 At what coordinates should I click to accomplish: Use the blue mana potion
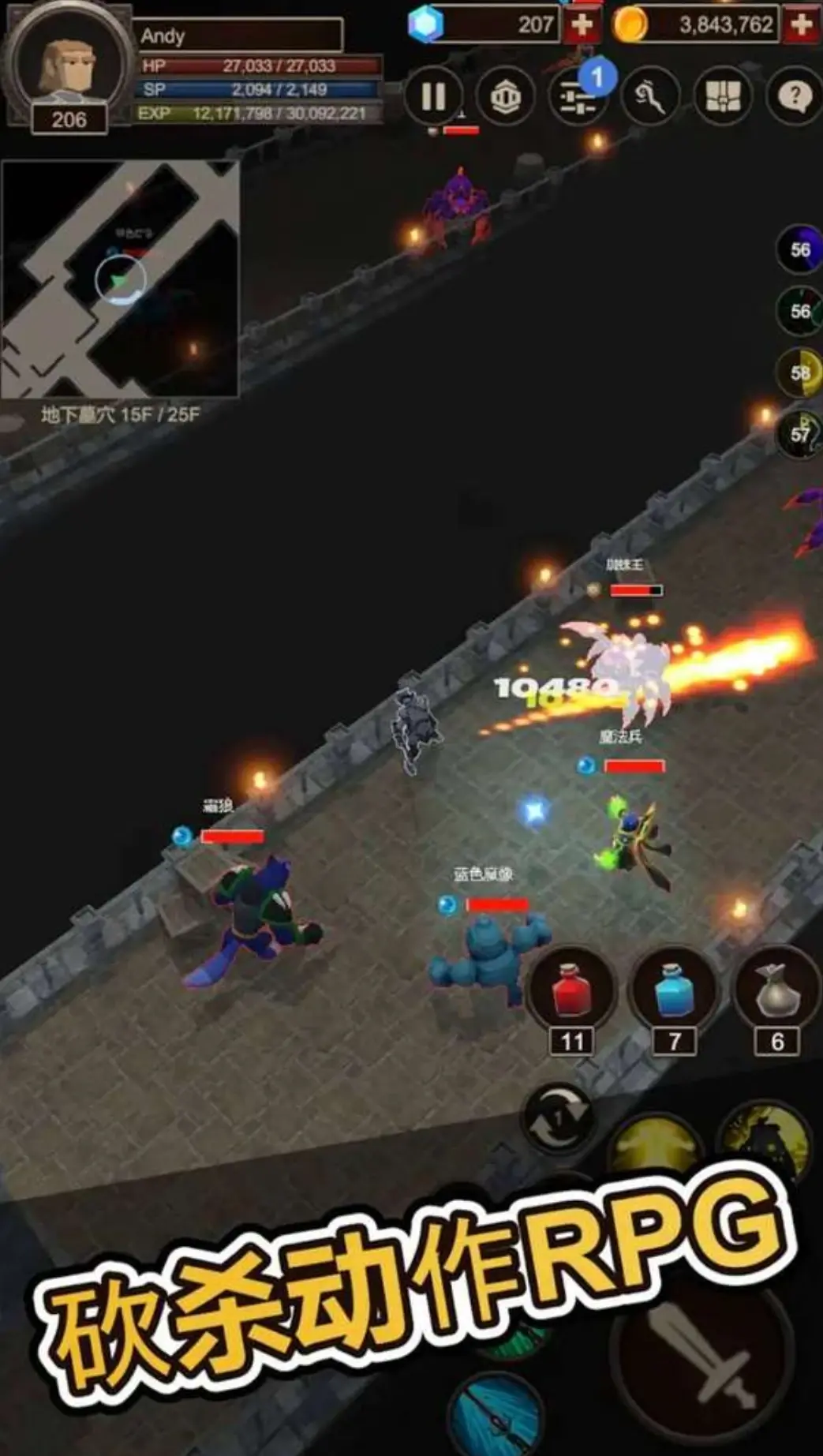point(674,990)
